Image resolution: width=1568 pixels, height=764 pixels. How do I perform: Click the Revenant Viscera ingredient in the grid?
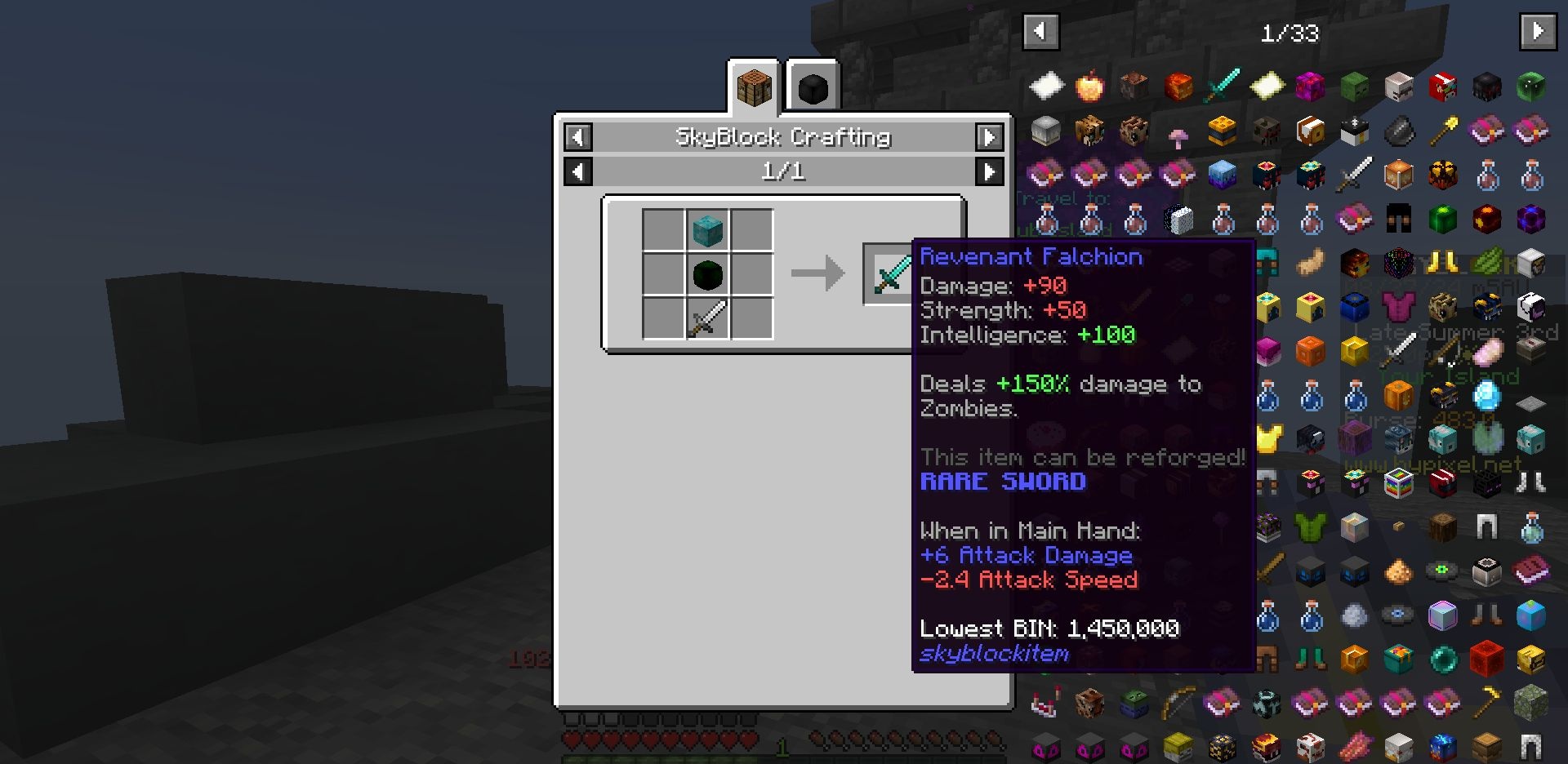(x=707, y=275)
